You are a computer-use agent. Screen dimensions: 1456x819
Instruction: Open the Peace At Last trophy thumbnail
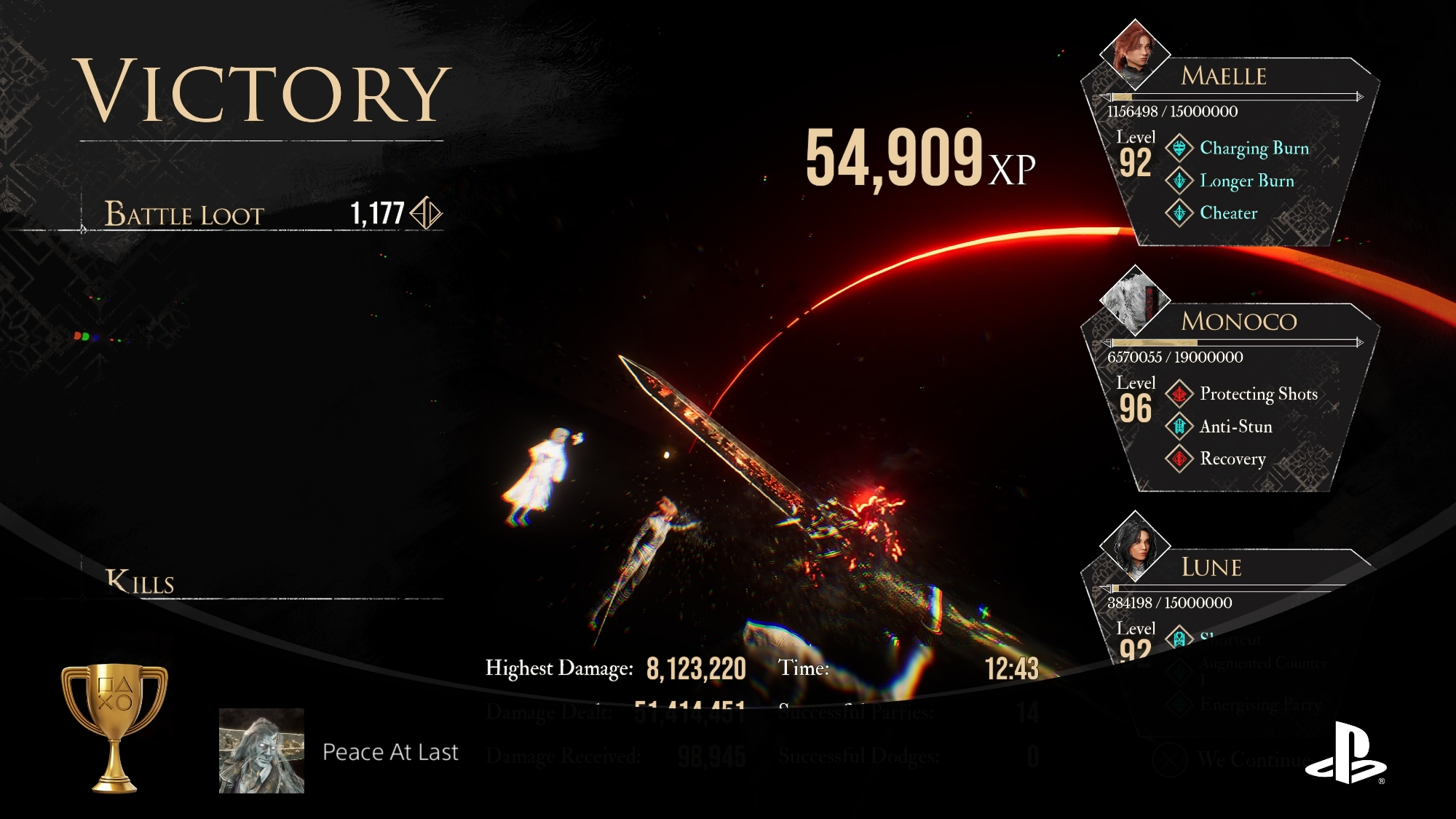(261, 751)
